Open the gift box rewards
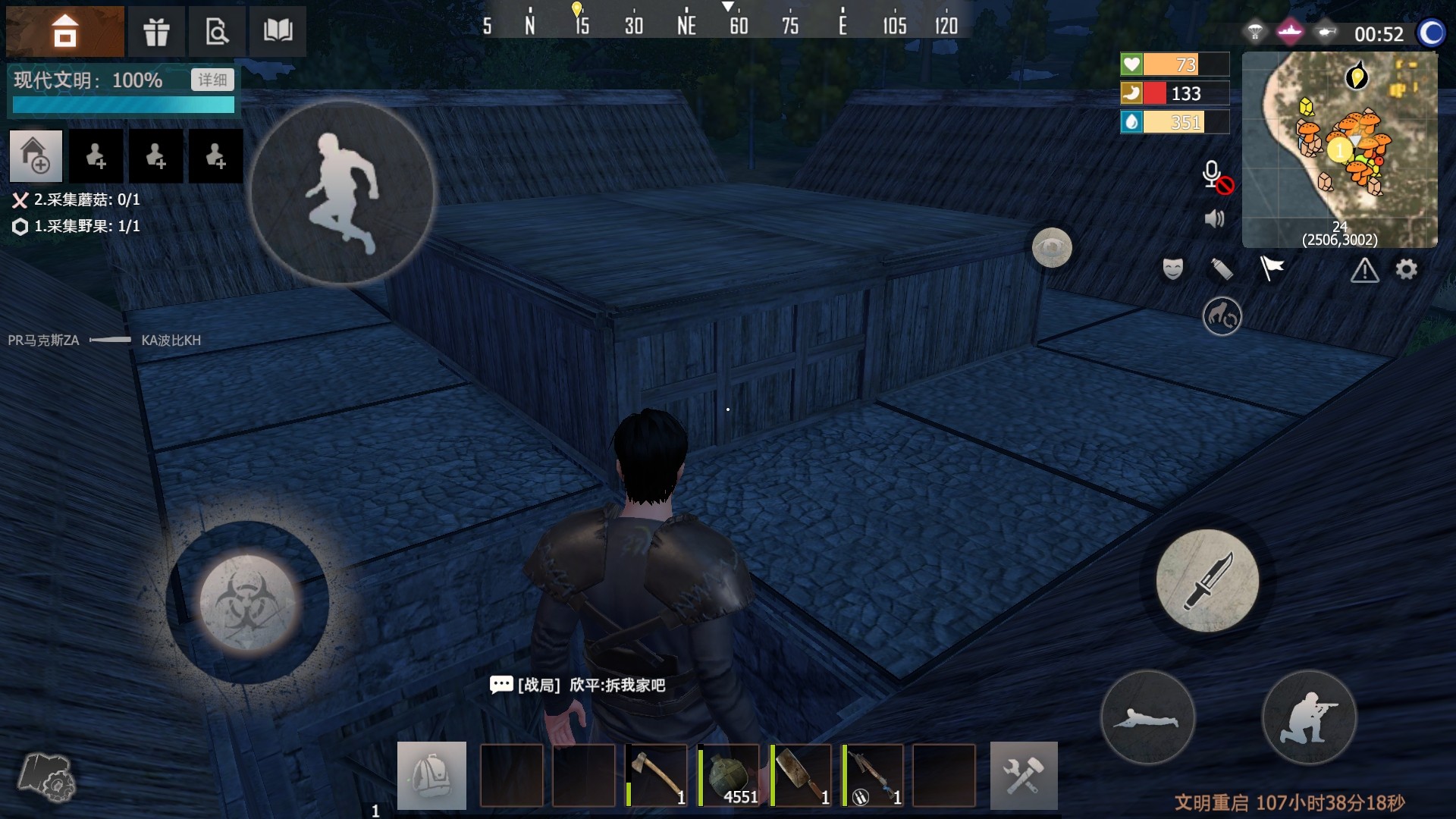Image resolution: width=1456 pixels, height=819 pixels. coord(156,31)
